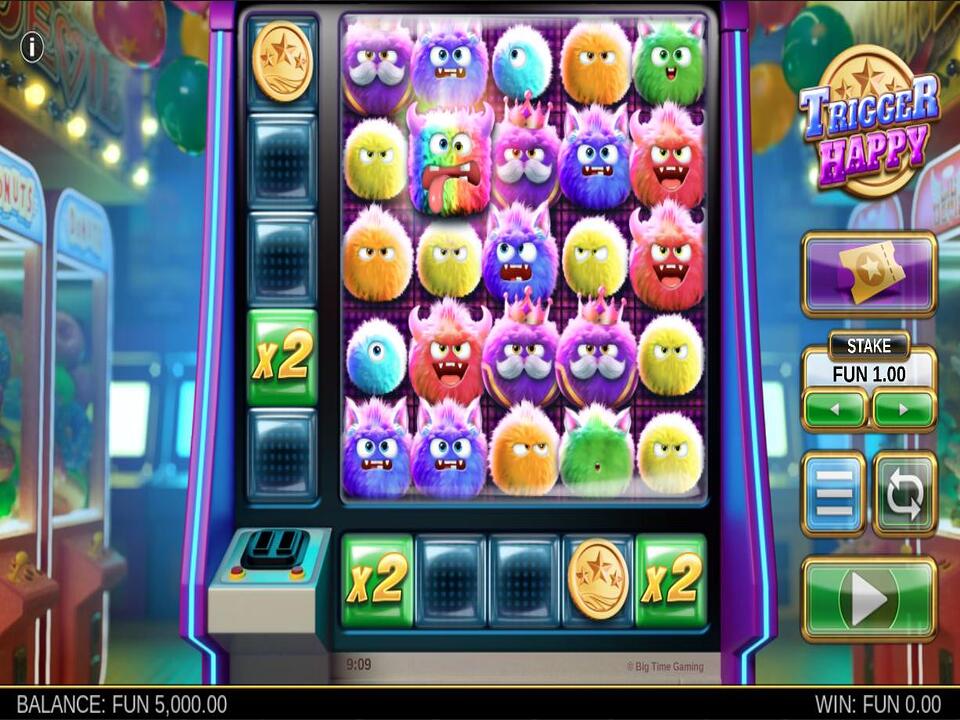Open the golden ticket feature buy
This screenshot has width=960, height=720.
868,274
